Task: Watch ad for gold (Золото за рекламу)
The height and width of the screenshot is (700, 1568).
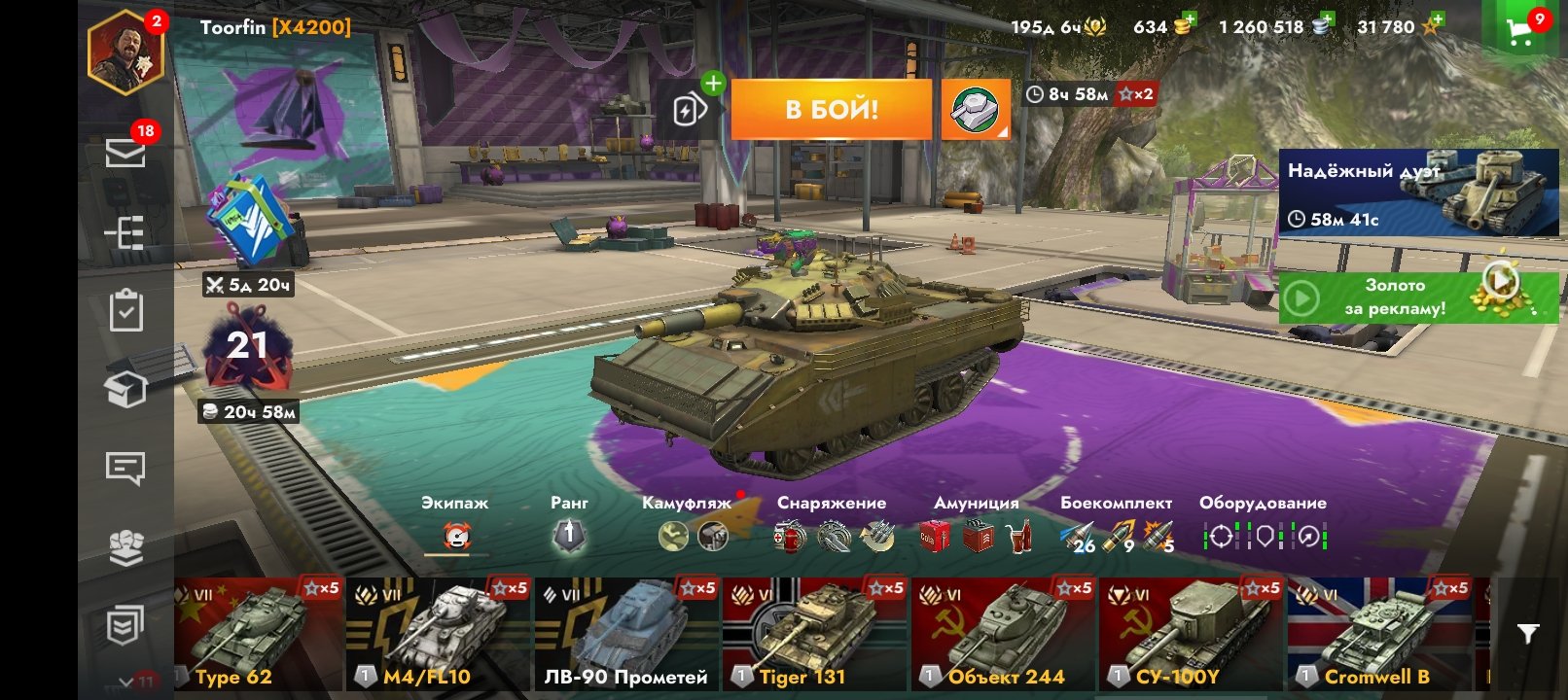Action: (1417, 297)
